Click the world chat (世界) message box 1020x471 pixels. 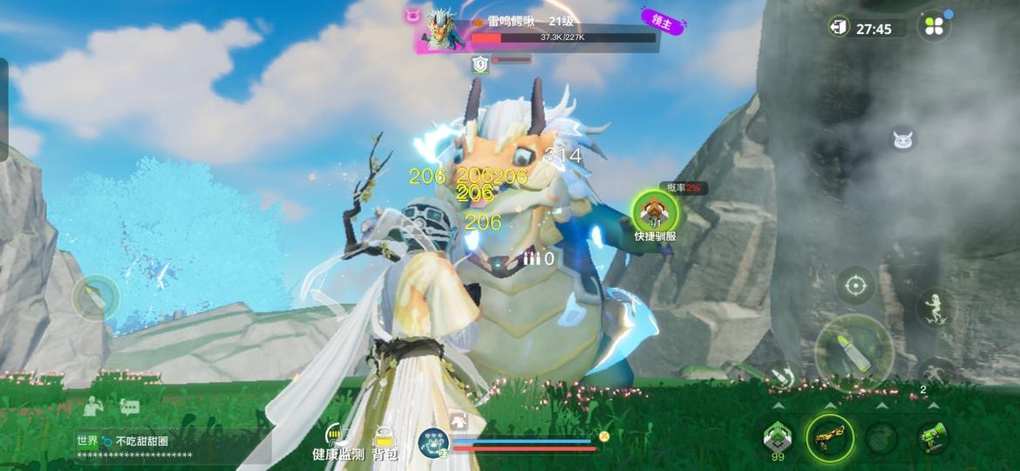[x=150, y=446]
